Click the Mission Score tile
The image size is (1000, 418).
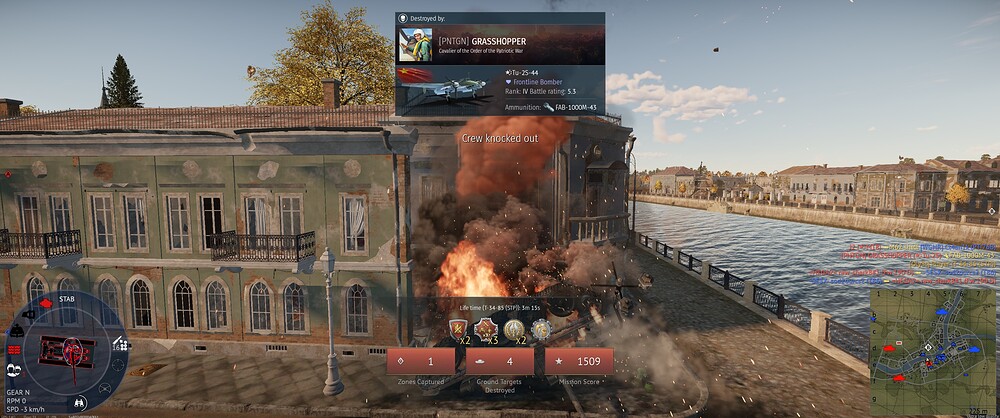click(x=579, y=362)
